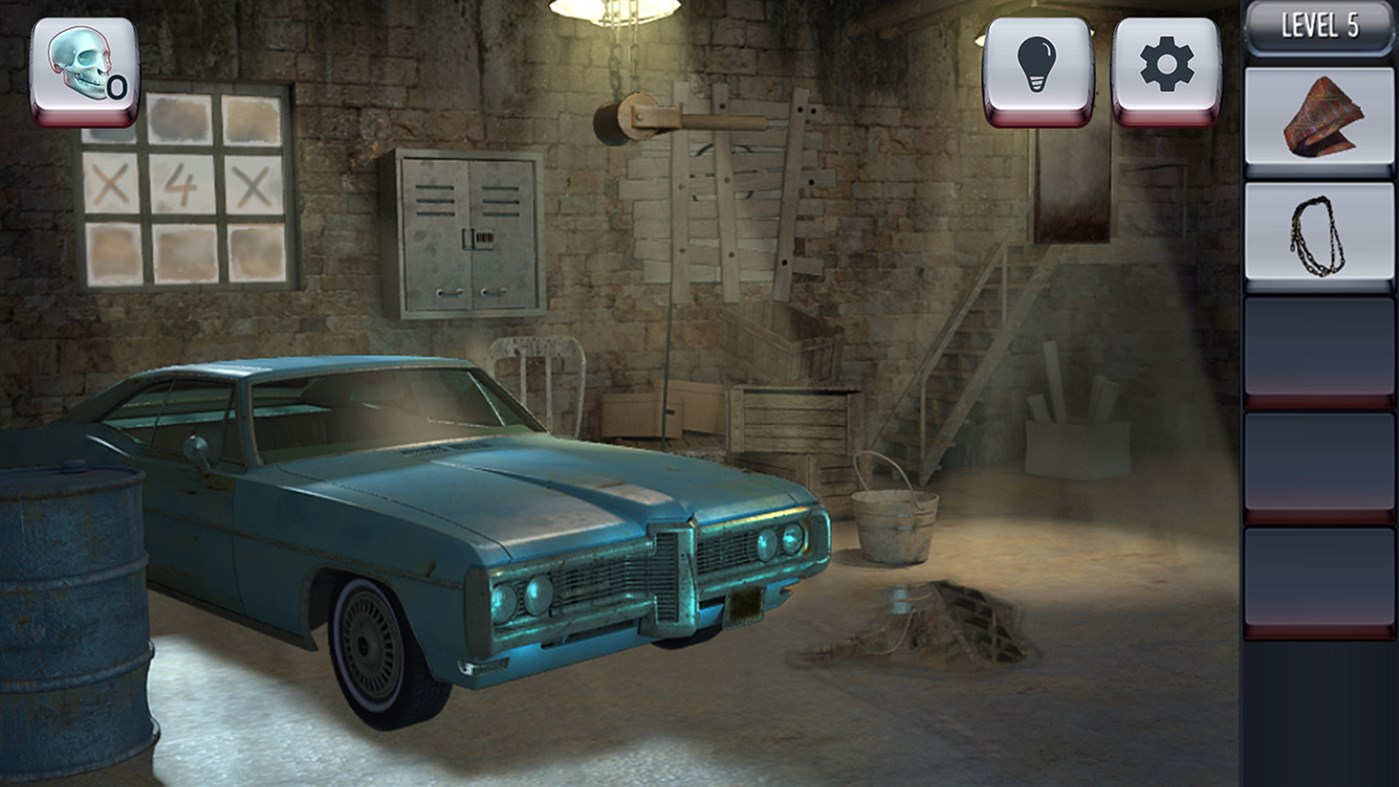Open the hint lightbulb icon
The image size is (1399, 787).
1035,62
